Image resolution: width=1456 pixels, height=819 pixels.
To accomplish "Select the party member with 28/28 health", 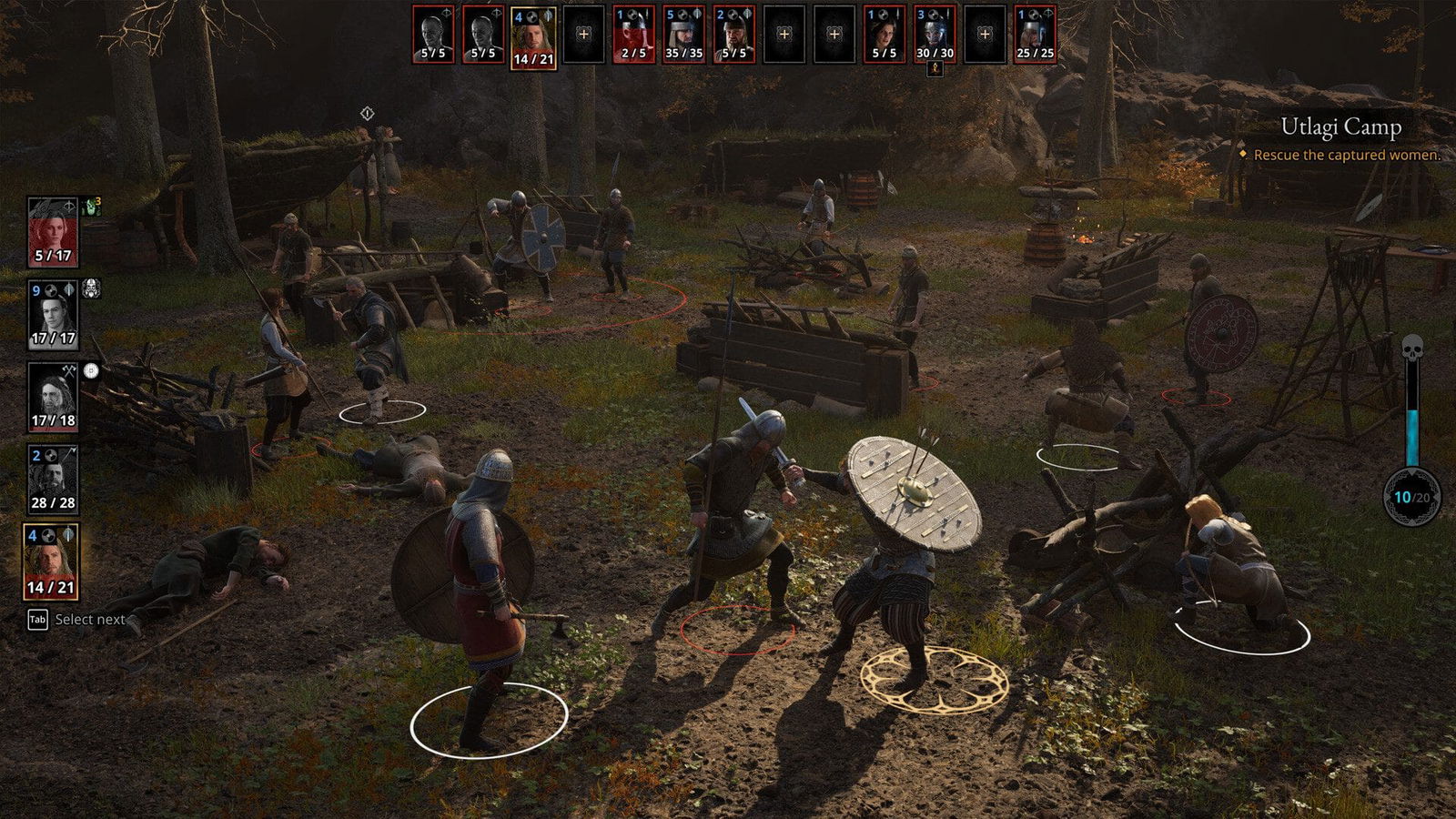I will coord(53,479).
